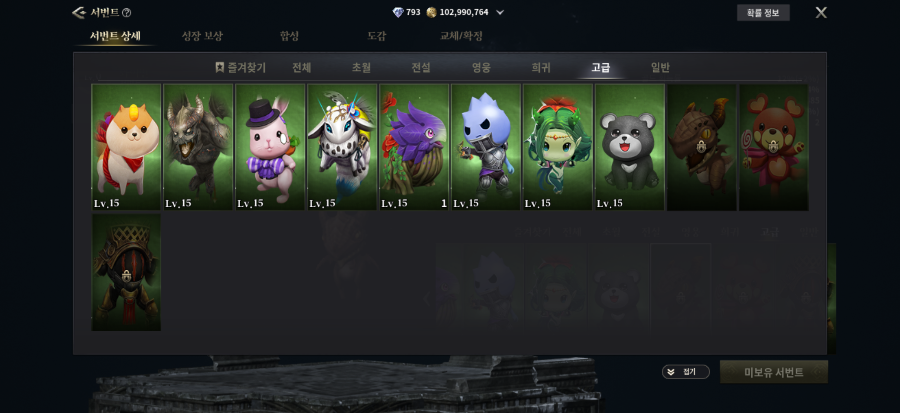Click the 미보유 서번트 button
Screen dimensions: 900x413
(x=773, y=372)
